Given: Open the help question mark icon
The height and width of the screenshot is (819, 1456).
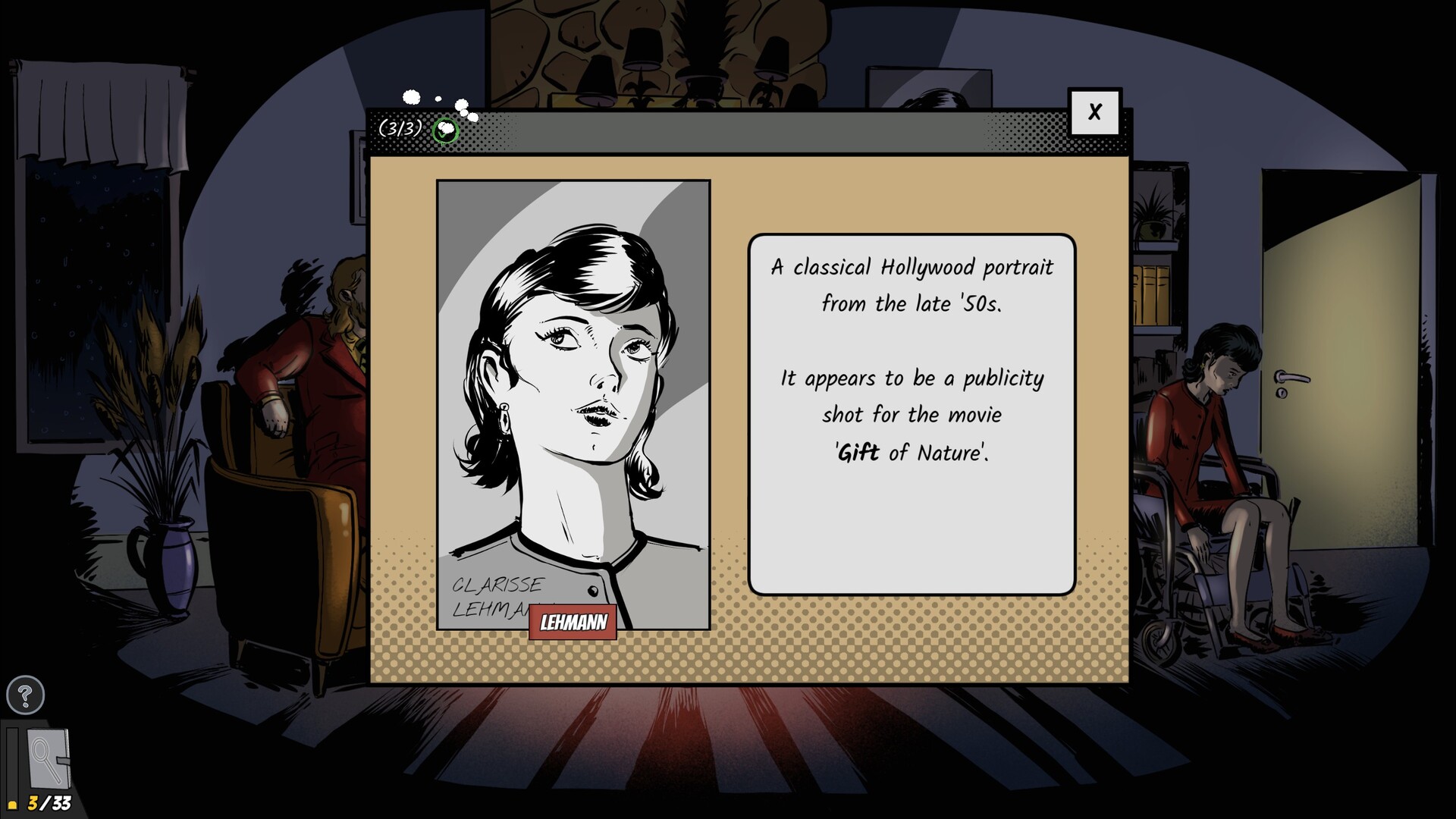Looking at the screenshot, I should (x=25, y=694).
